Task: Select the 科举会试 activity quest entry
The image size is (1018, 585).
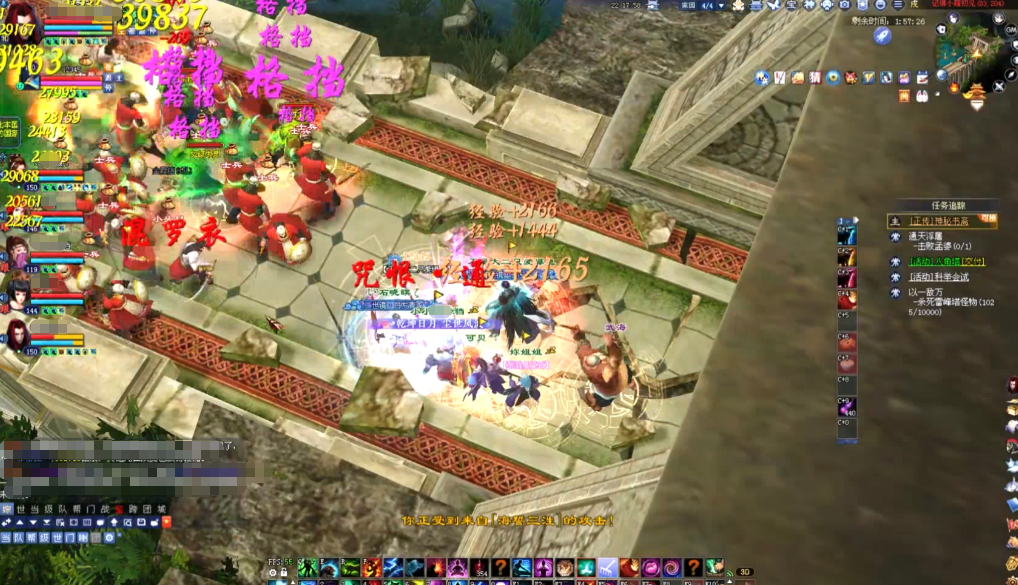Action: (938, 277)
